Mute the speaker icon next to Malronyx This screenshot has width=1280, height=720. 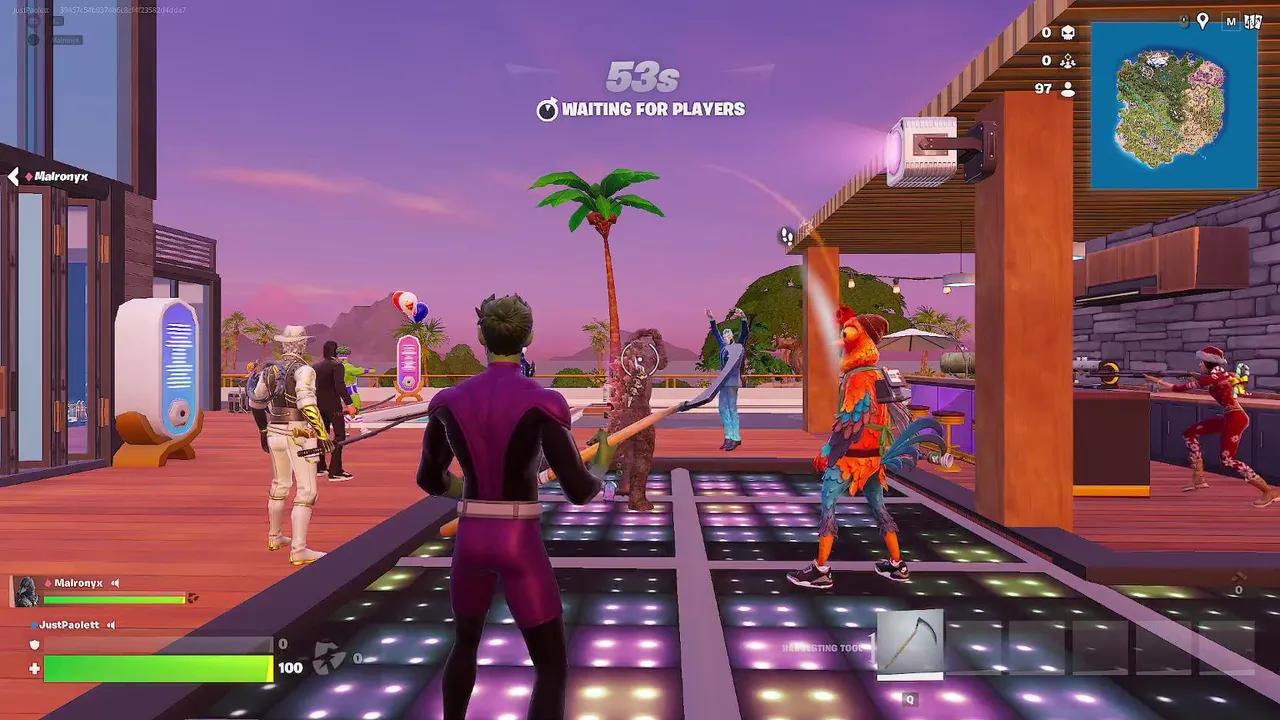pos(115,583)
